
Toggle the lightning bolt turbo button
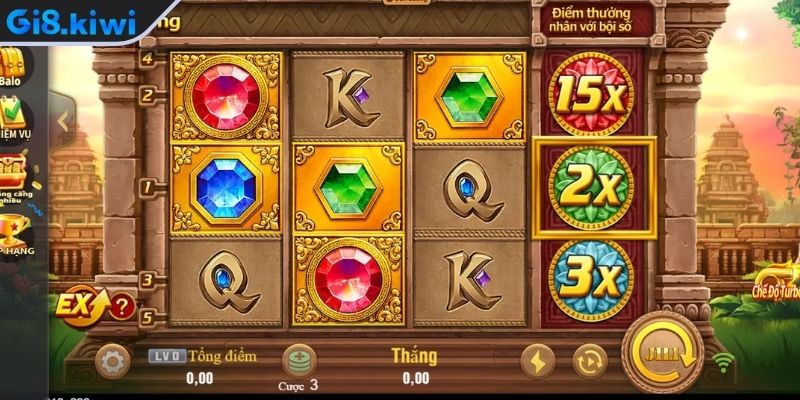point(540,361)
